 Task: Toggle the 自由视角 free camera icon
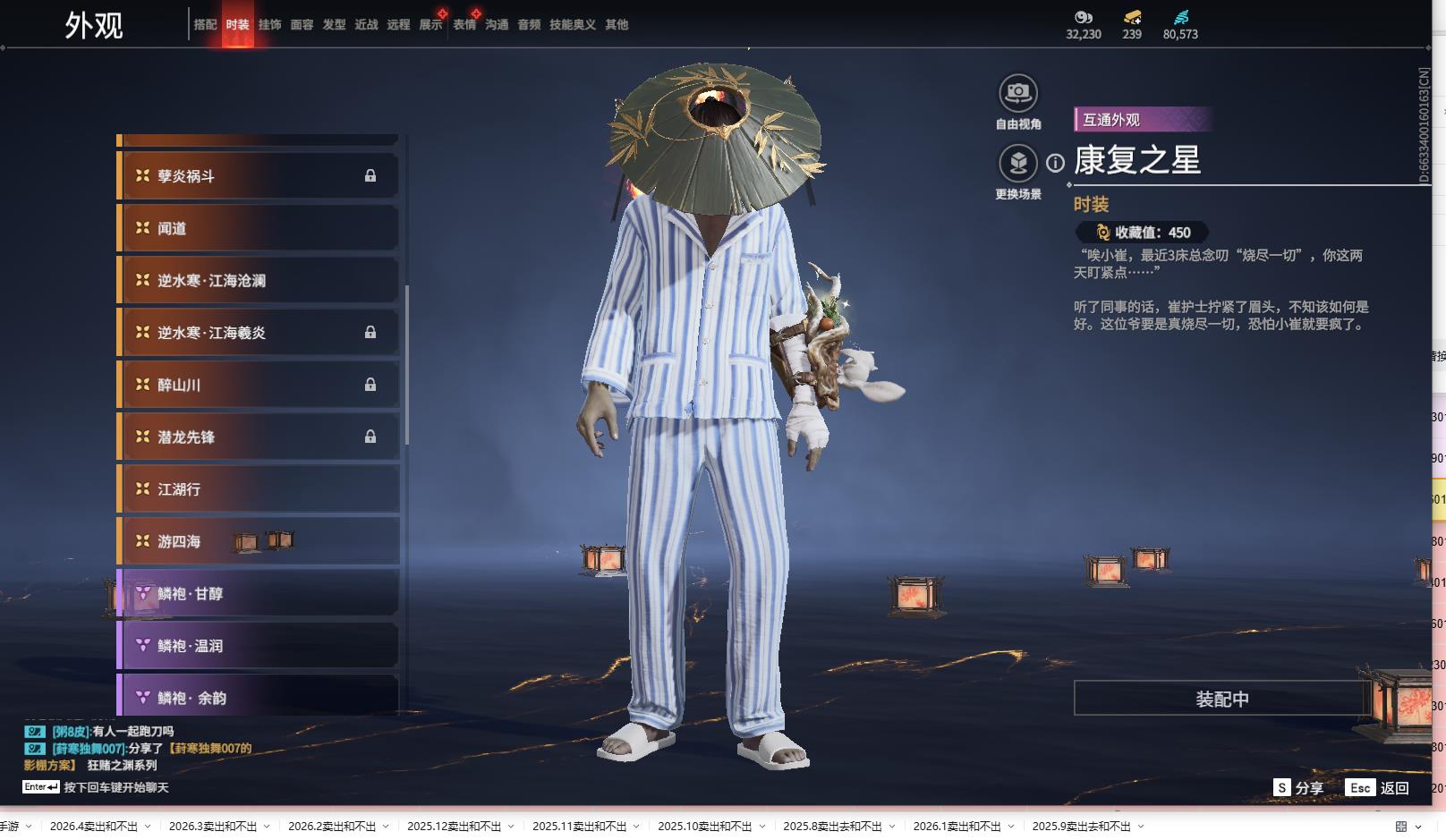(1018, 93)
